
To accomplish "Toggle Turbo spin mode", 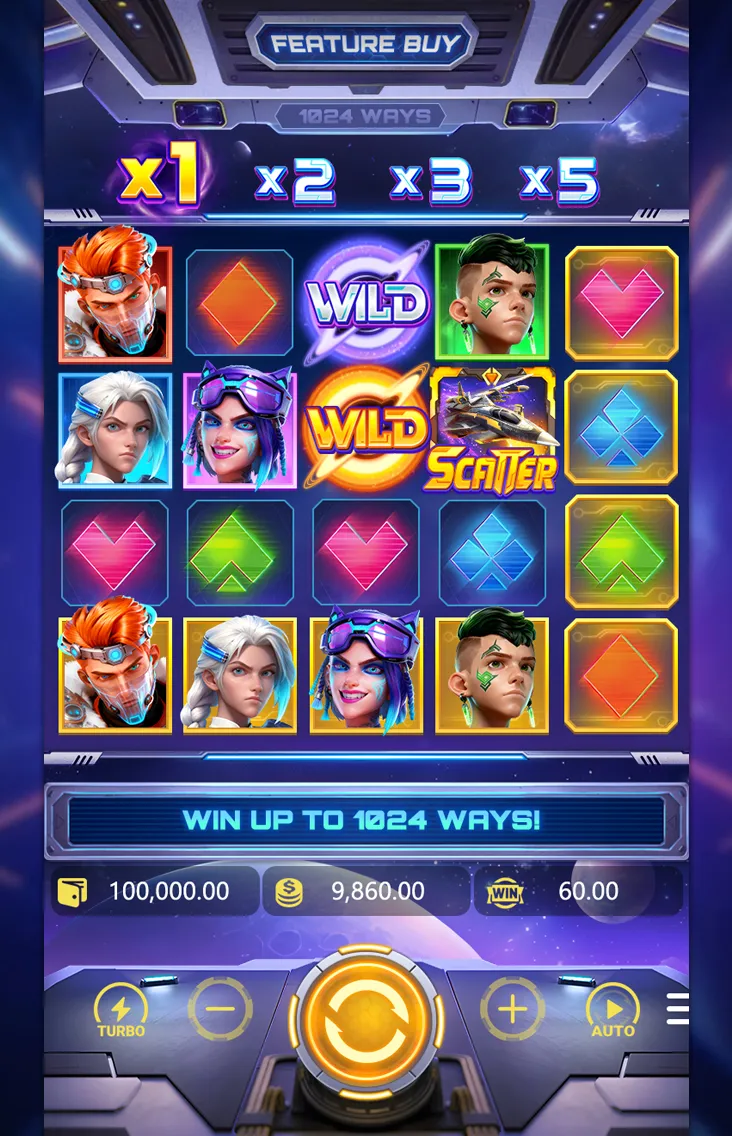I will point(121,1010).
